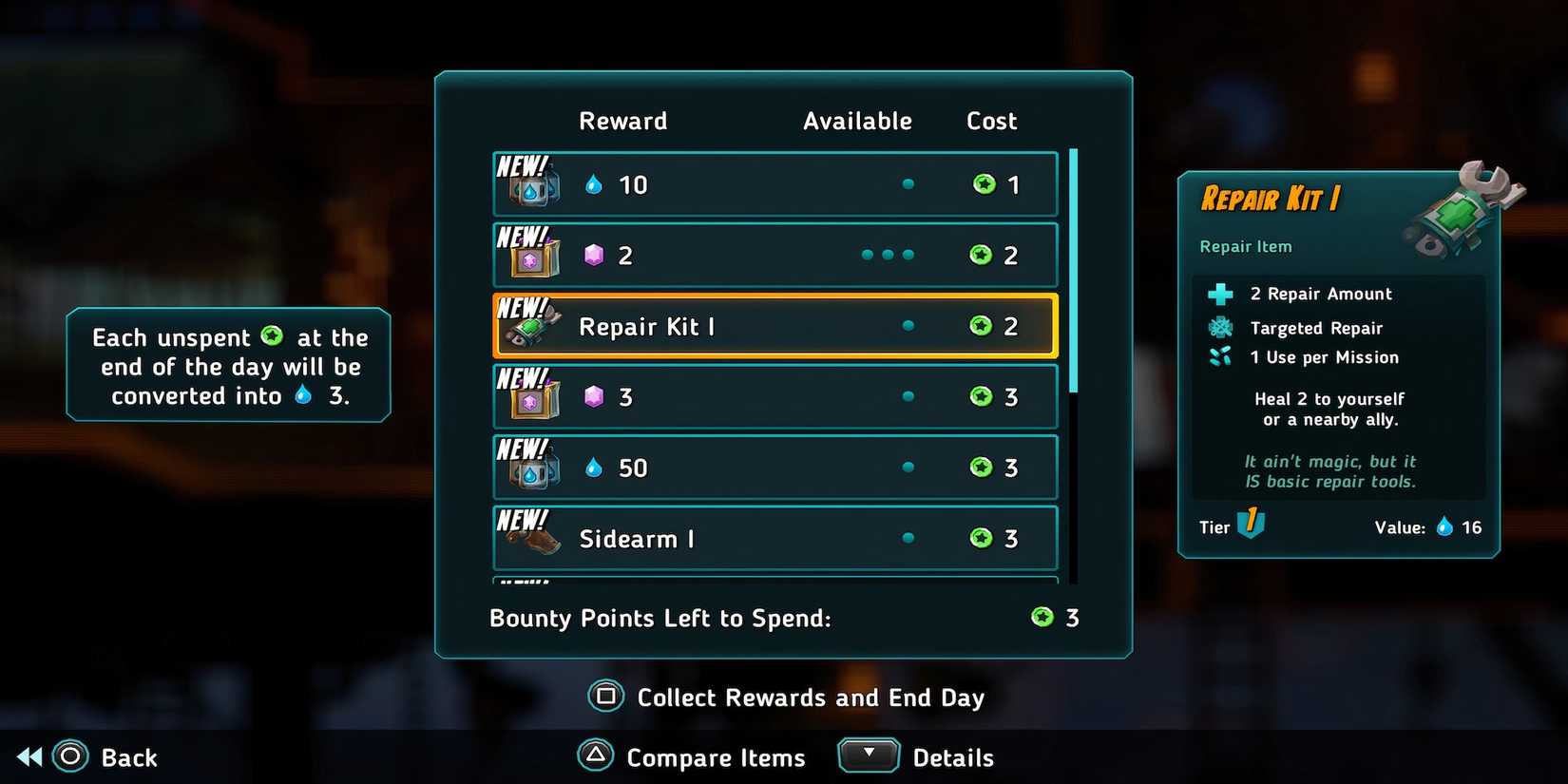1568x784 pixels.
Task: Click the water droplet icon on the 10 reward
Action: (594, 183)
